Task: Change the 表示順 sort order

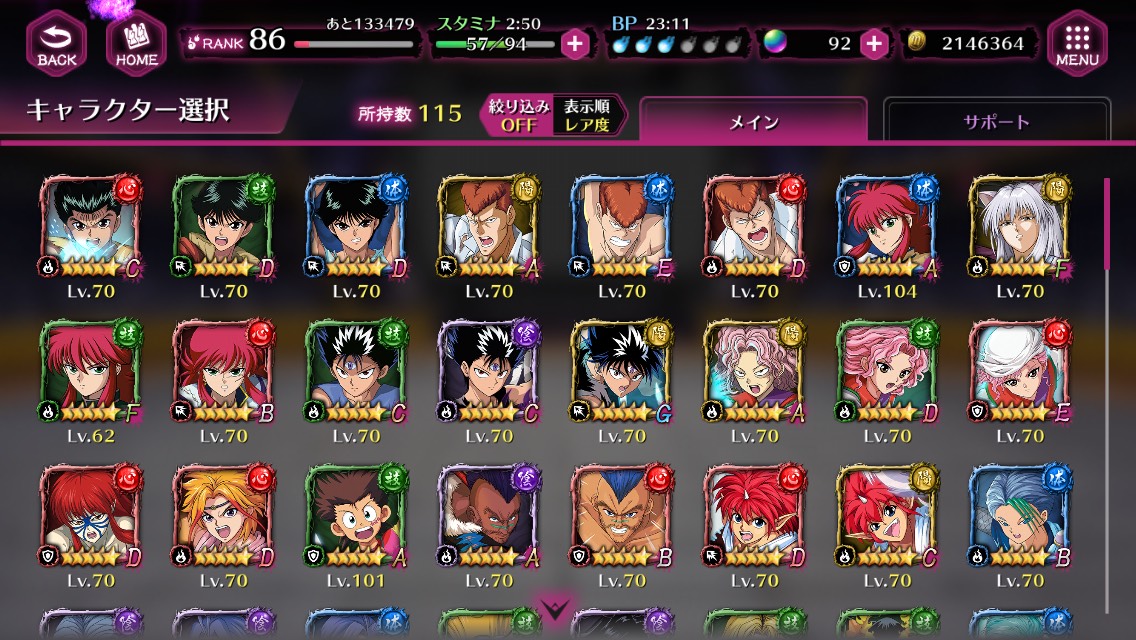Action: 586,115
